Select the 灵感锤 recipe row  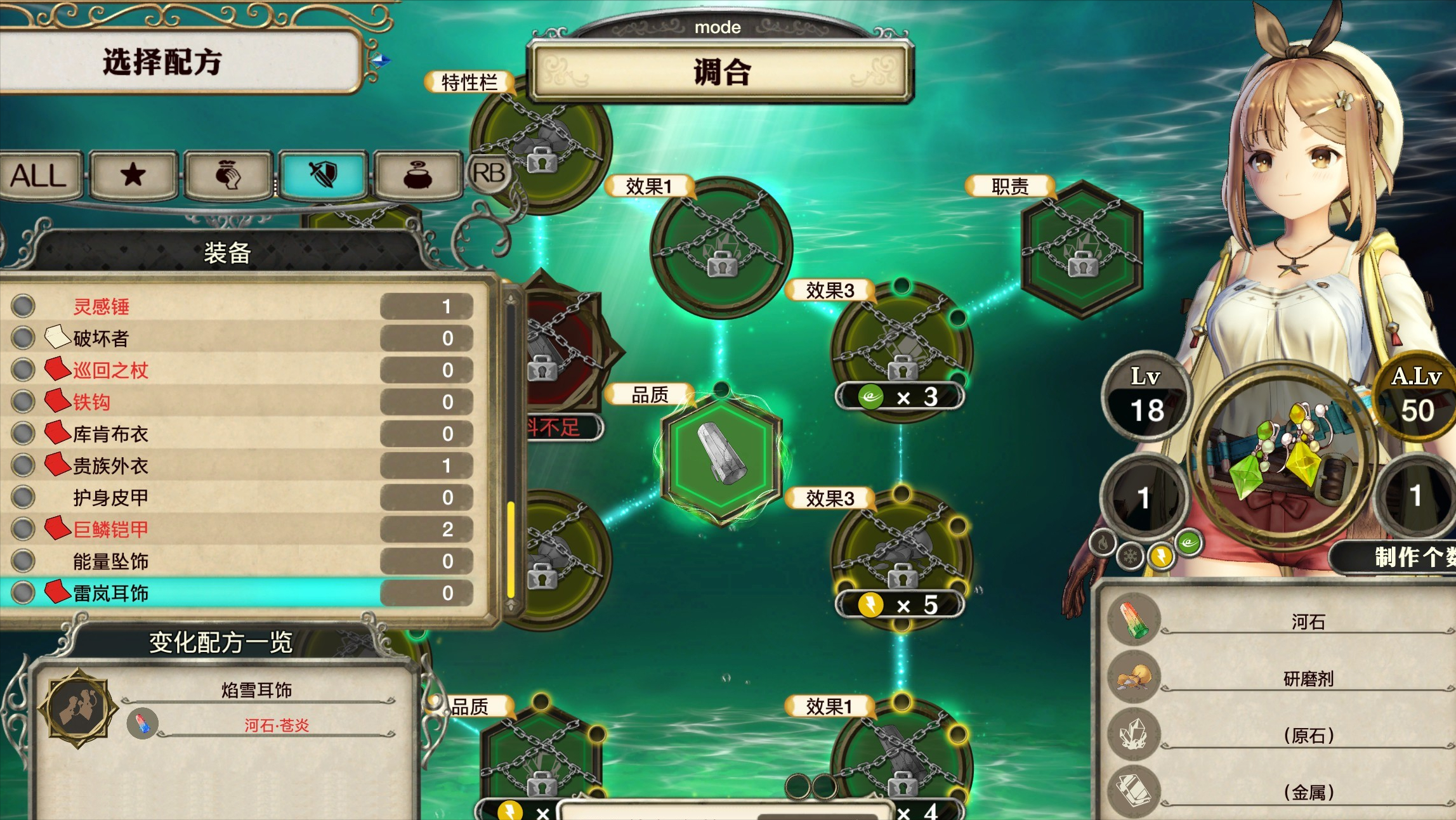pyautogui.click(x=241, y=306)
